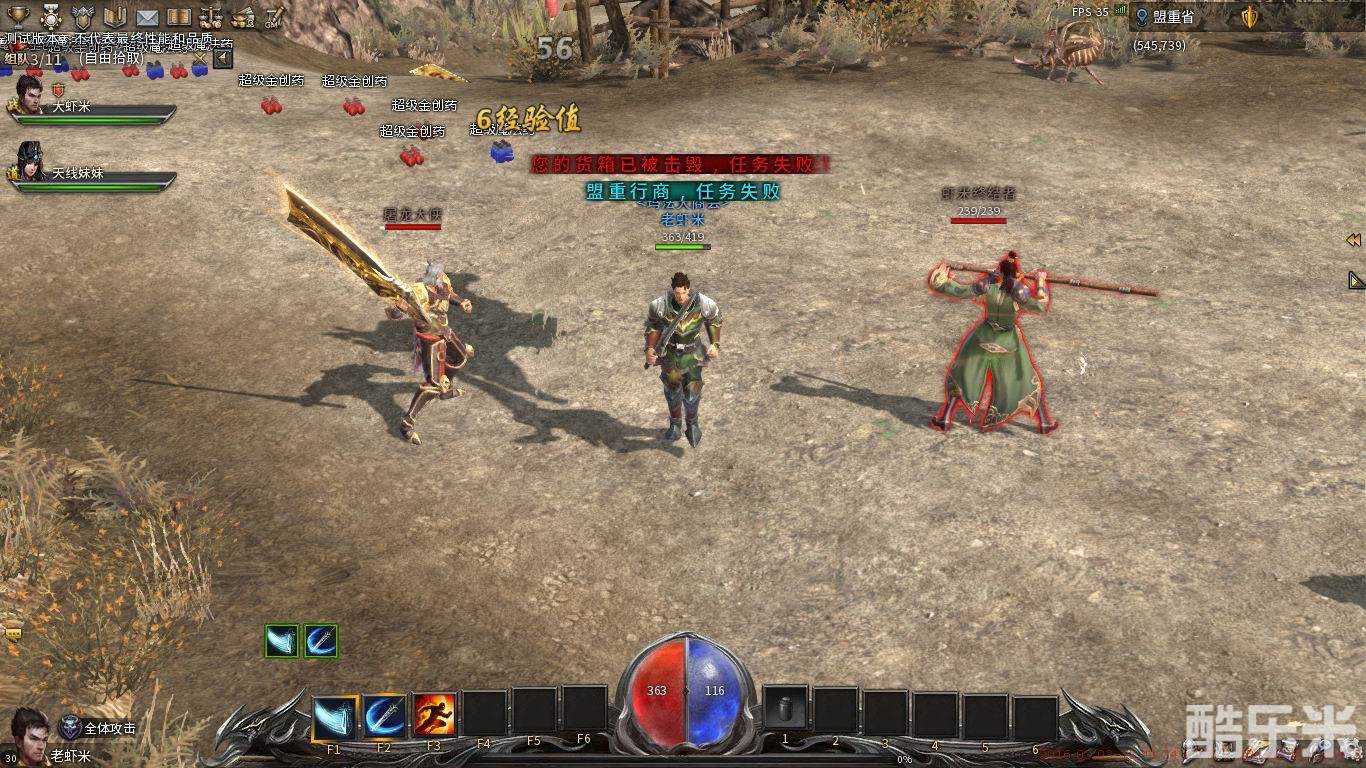The width and height of the screenshot is (1366, 768).
Task: Click the 老虾米 player portrait
Action: [30, 732]
